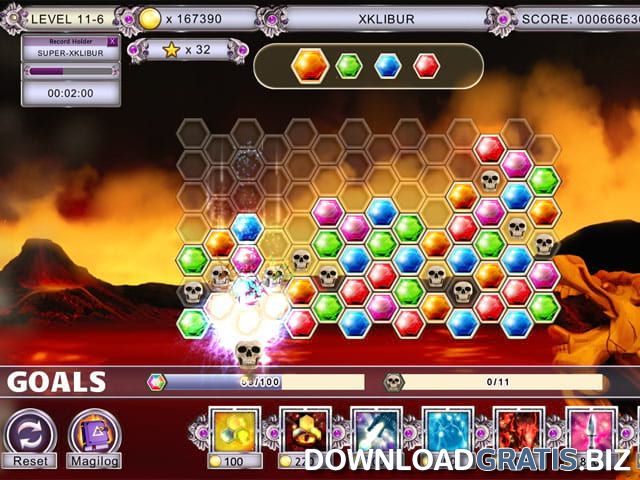Open the Magilog spellbook
The height and width of the screenshot is (480, 640).
click(x=94, y=440)
